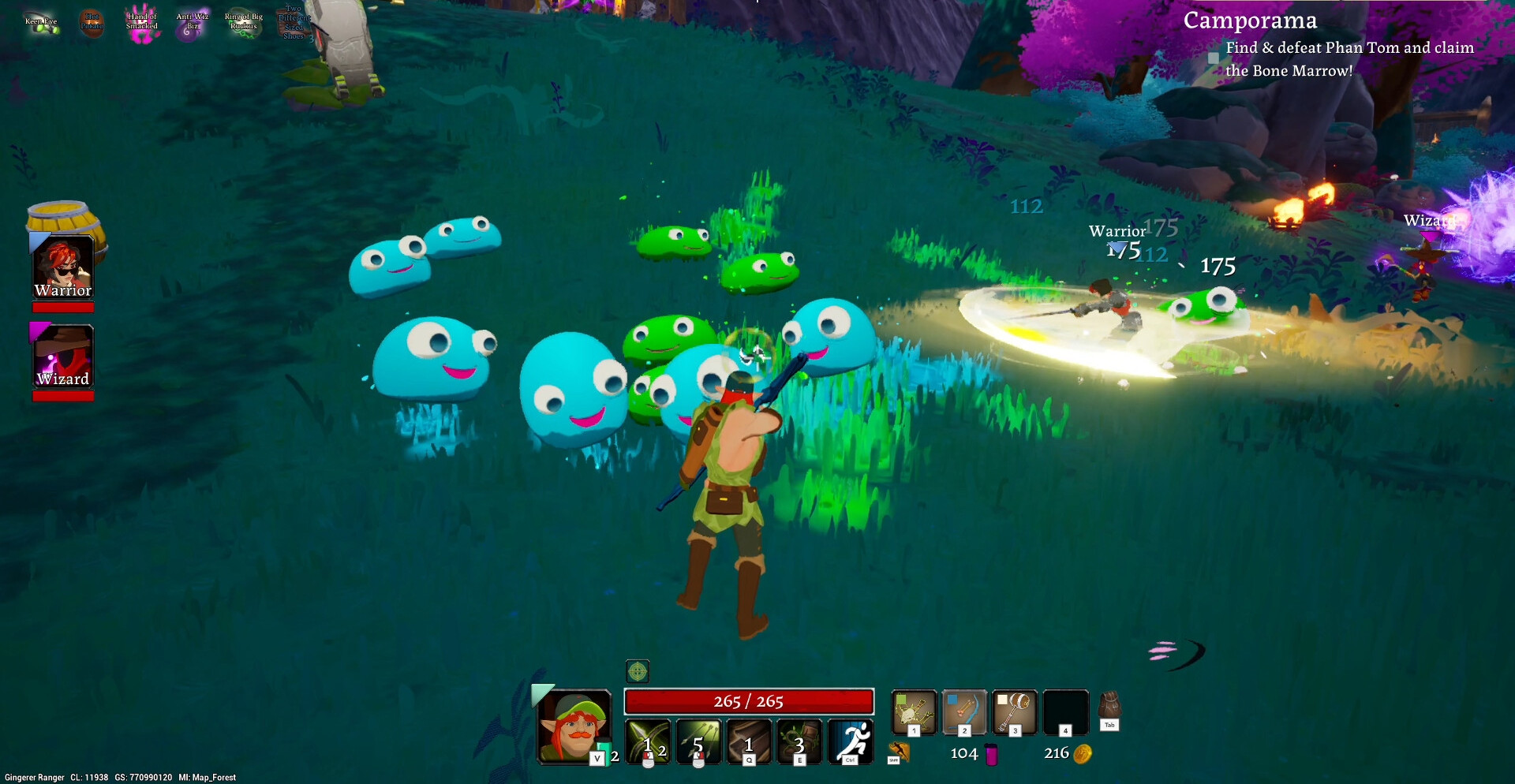Viewport: 1515px width, 784px height.
Task: Activate the single arrow bow shot ability
Action: (x=648, y=741)
